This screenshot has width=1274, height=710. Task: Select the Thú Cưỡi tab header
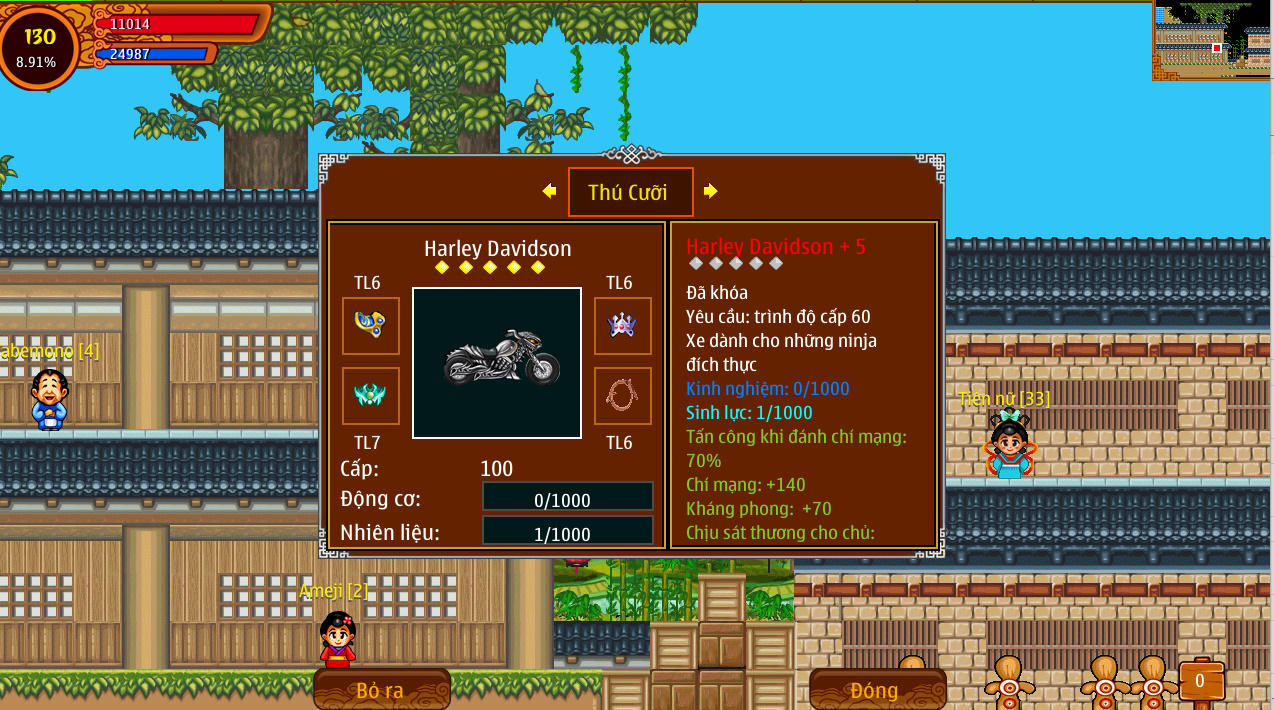[x=630, y=192]
